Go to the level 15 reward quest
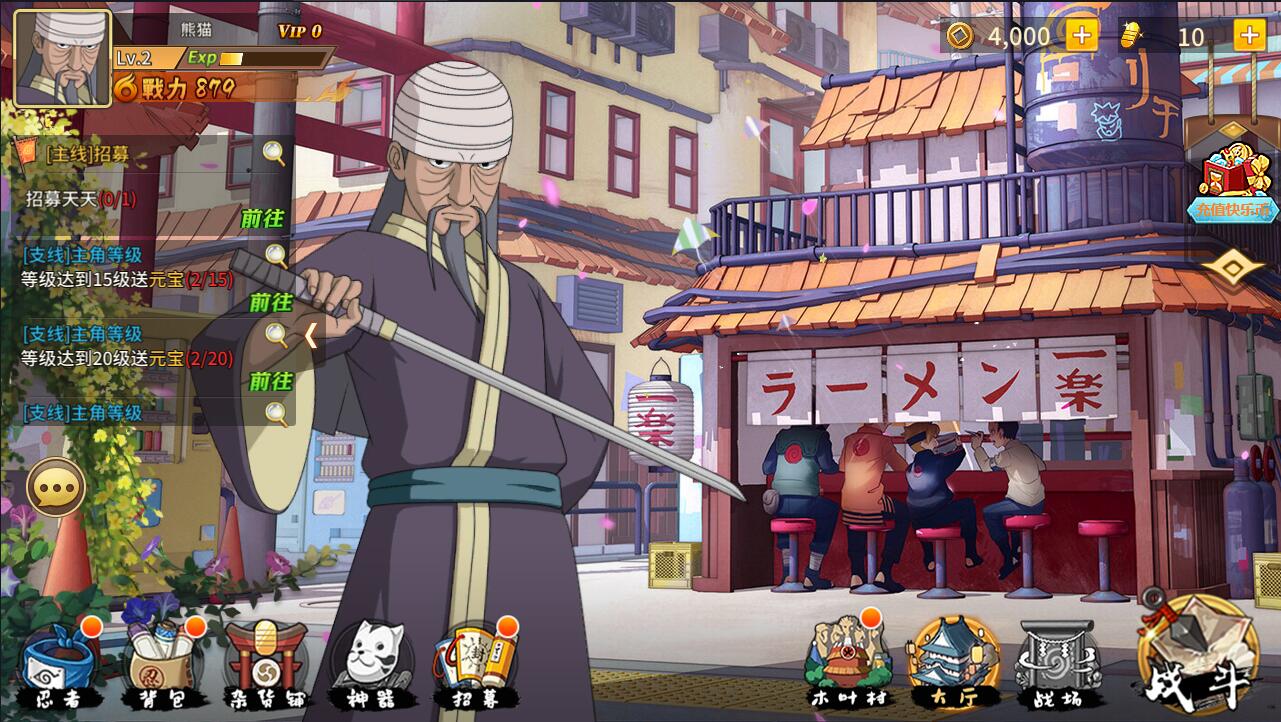 coord(270,301)
